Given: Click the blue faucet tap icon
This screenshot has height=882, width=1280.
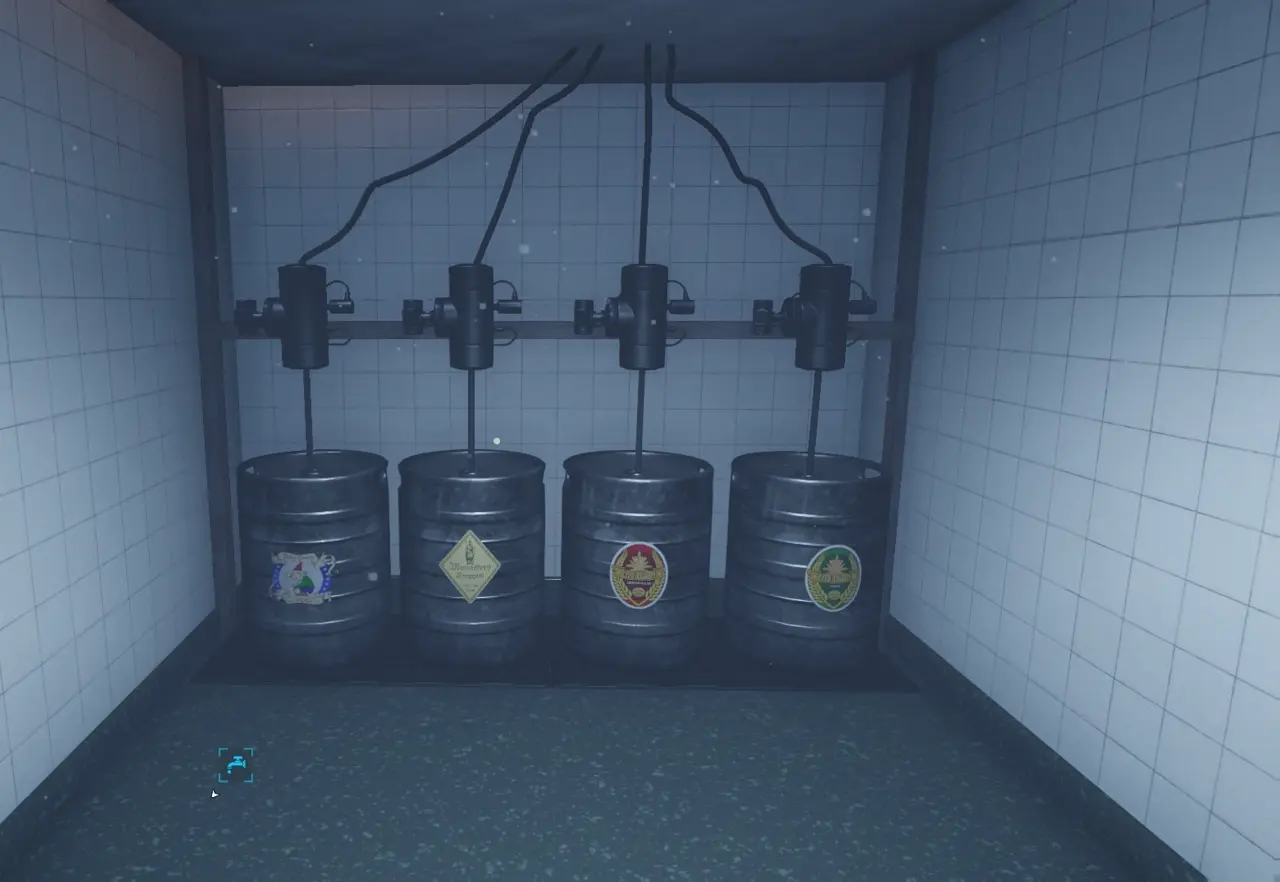Looking at the screenshot, I should tap(236, 765).
